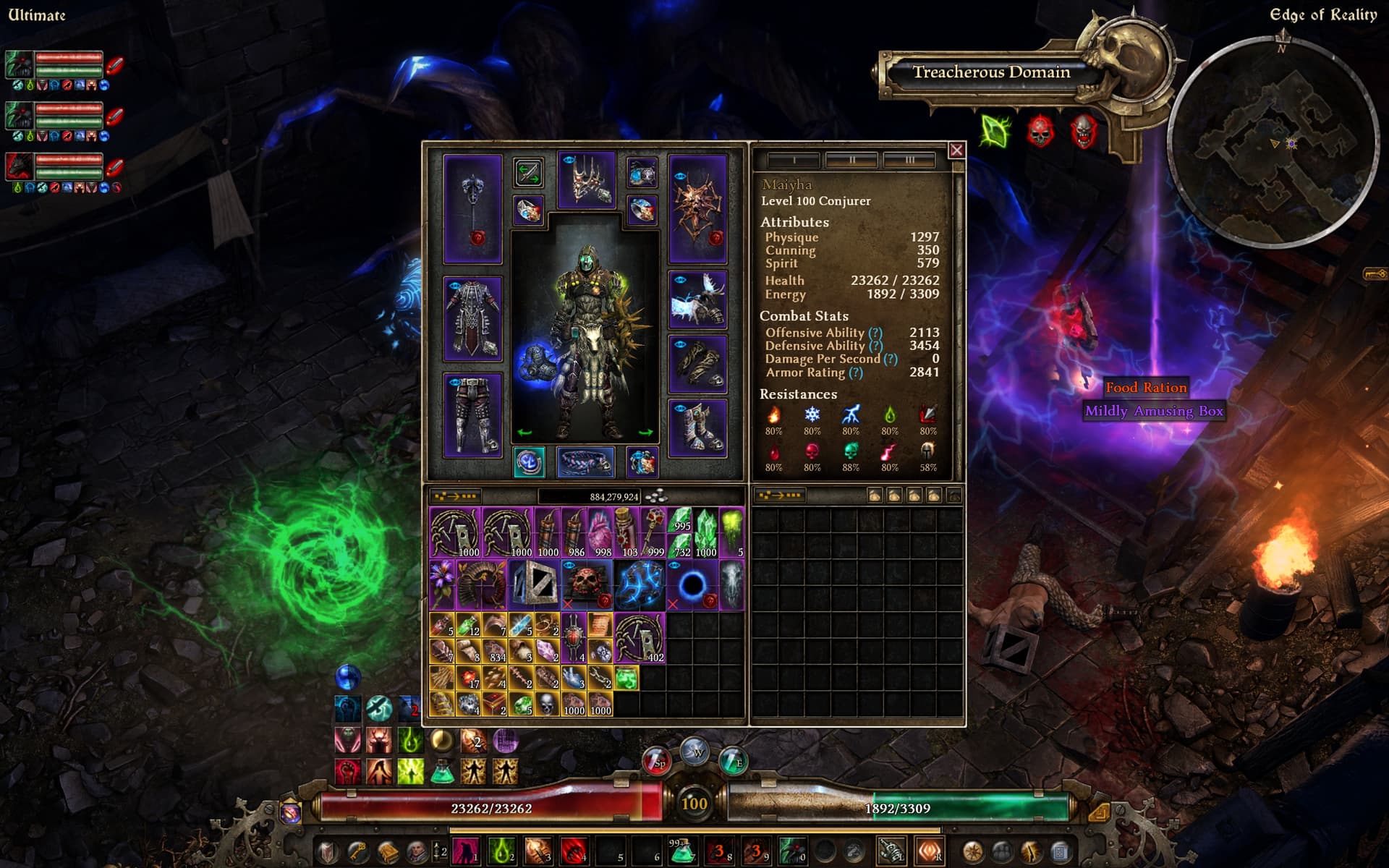This screenshot has width=1389, height=868.
Task: Switch to character stats tab II
Action: click(851, 159)
